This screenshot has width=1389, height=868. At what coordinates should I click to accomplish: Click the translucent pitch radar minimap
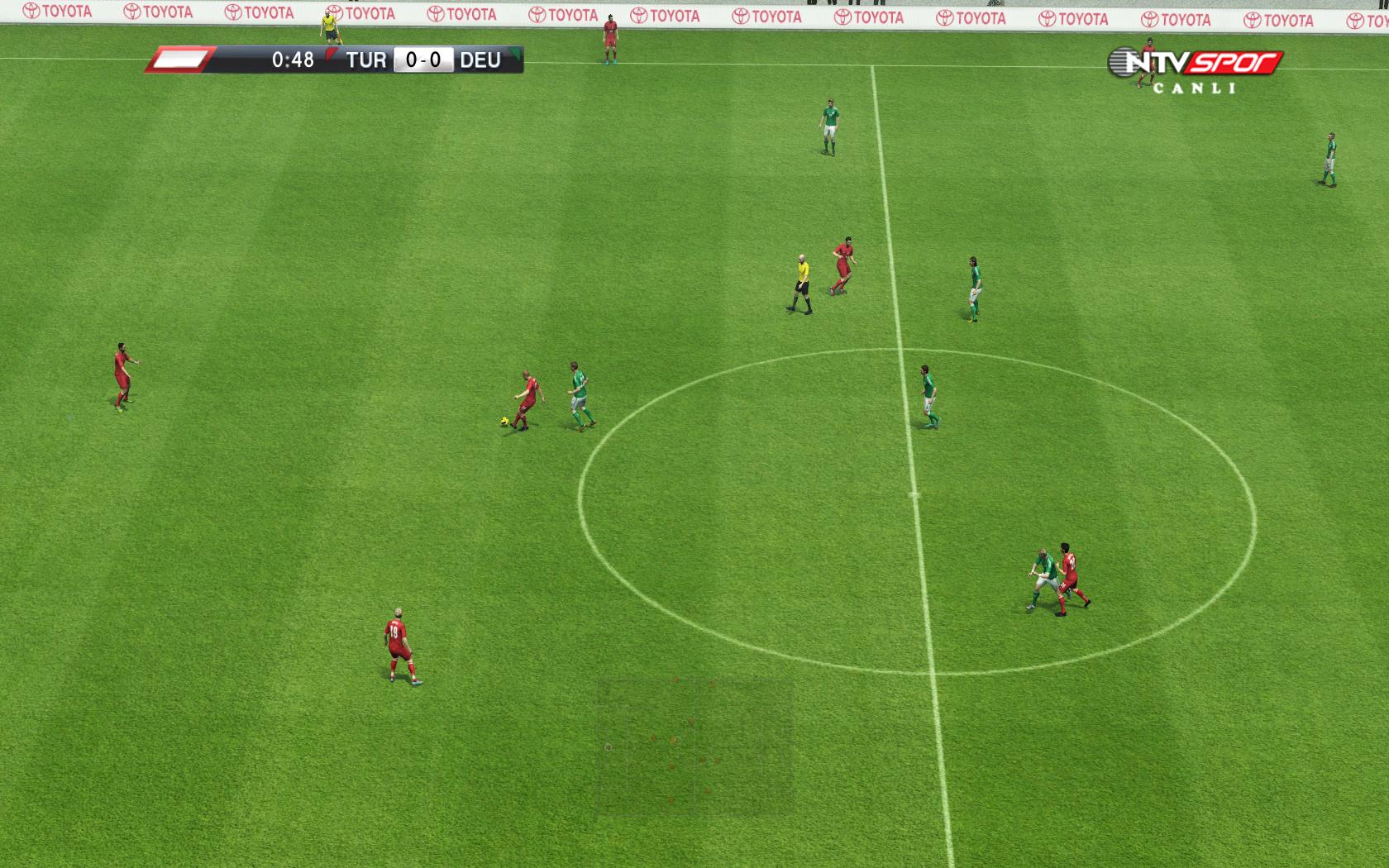[x=694, y=746]
